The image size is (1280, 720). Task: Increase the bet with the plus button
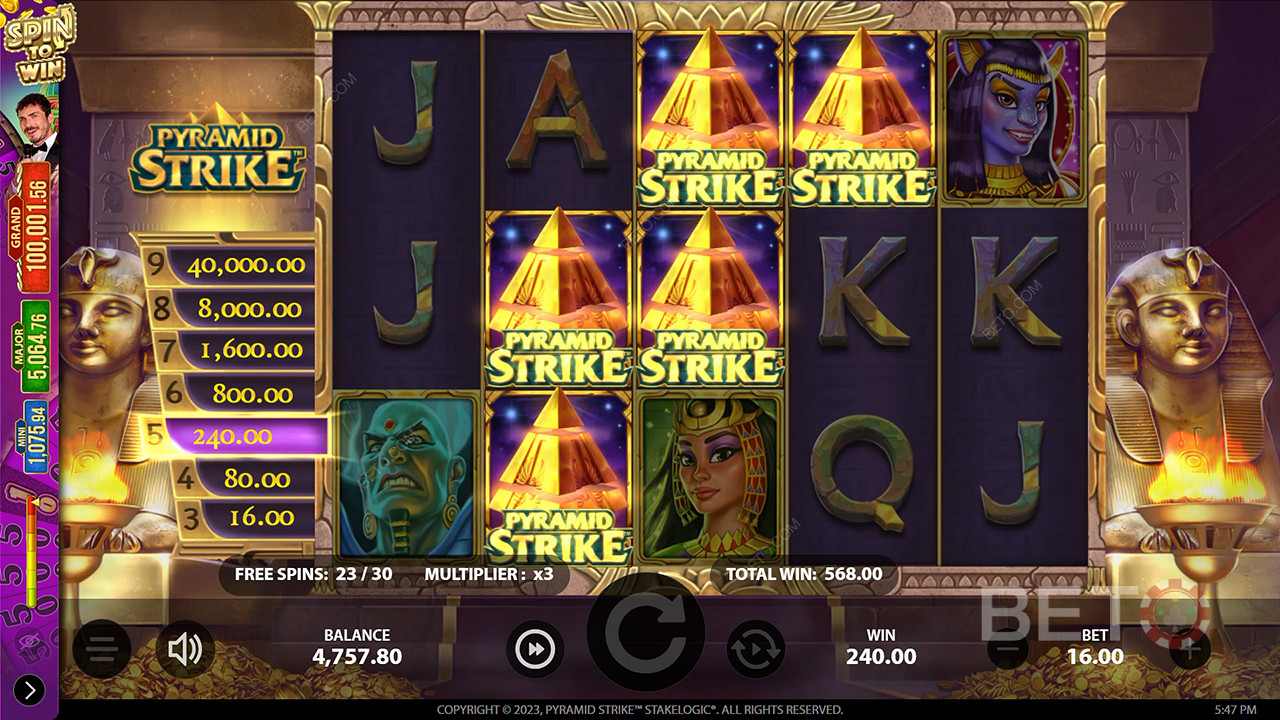tap(1188, 650)
